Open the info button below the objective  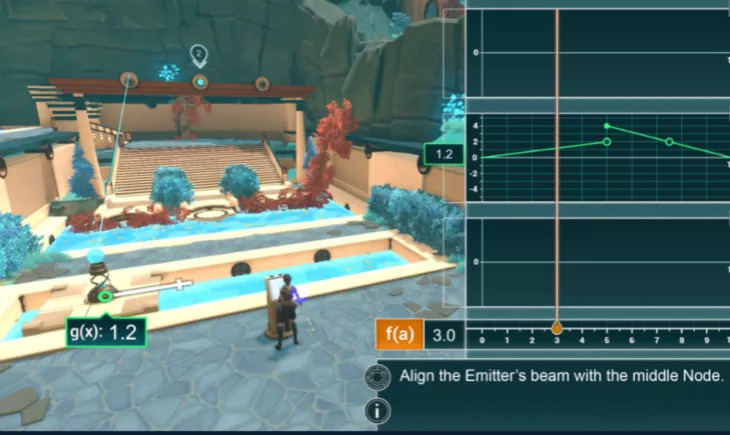point(377,410)
